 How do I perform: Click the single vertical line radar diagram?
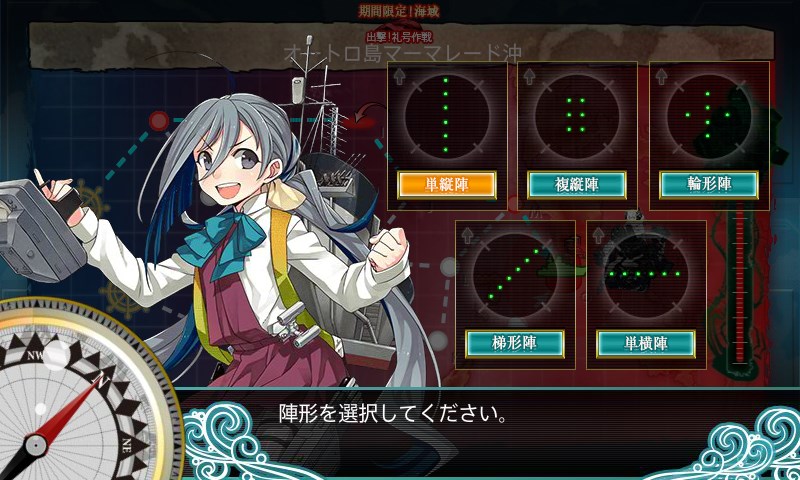coord(445,116)
